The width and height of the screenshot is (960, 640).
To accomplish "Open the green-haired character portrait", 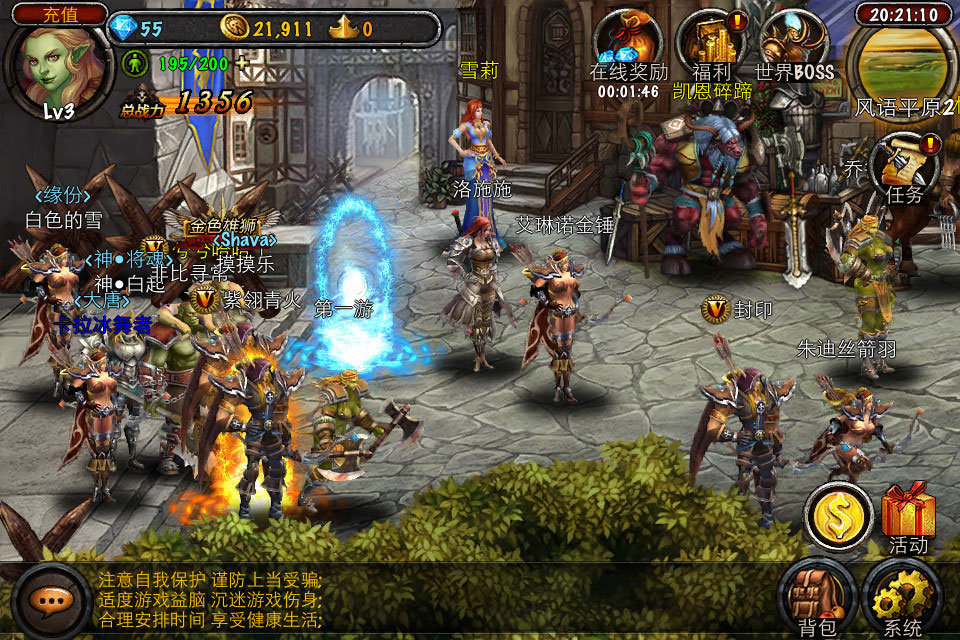I will (x=59, y=68).
